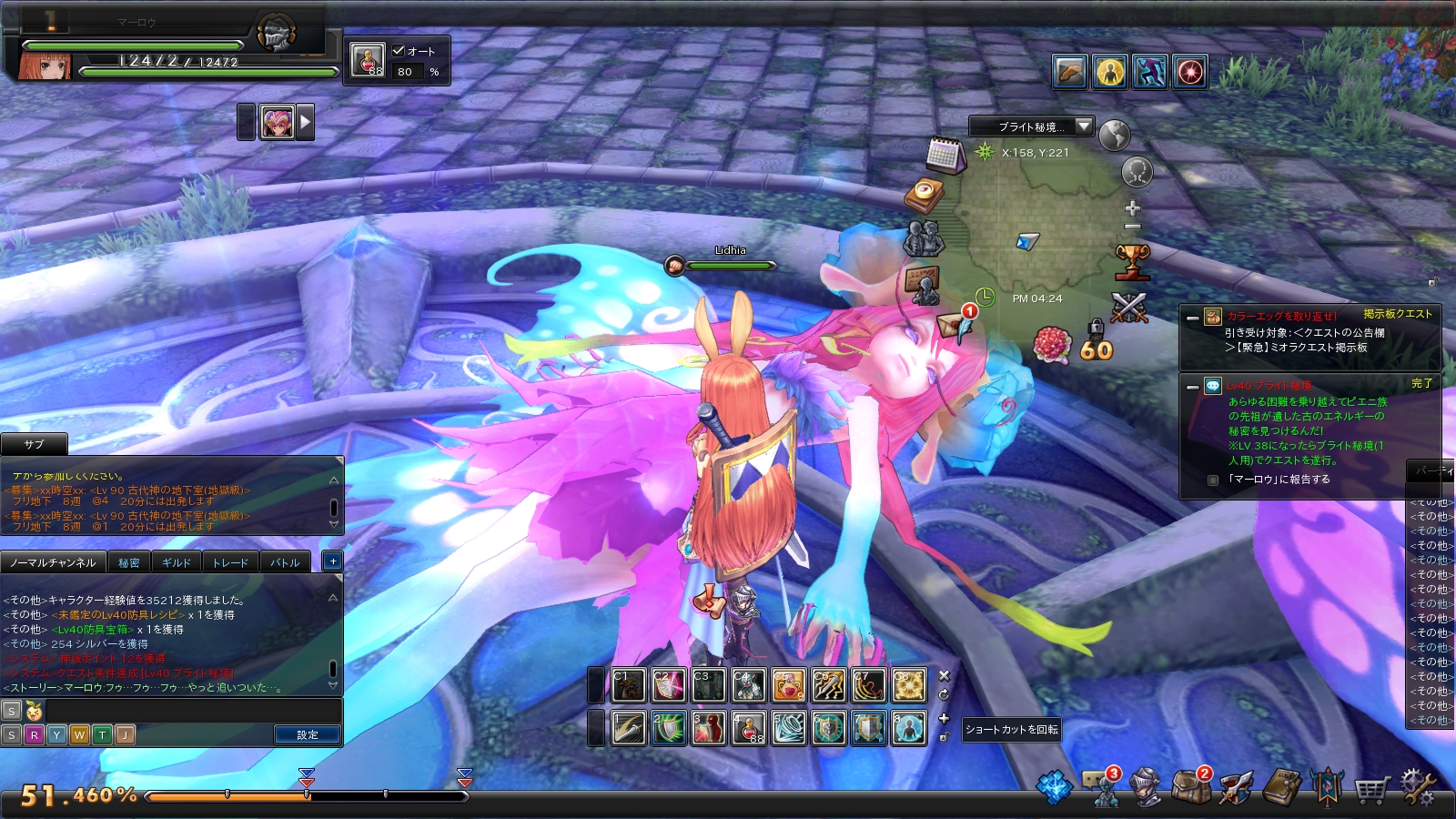Screen dimensions: 1456x819
Task: Open the calendar icon beside the minimap
Action: 945,155
